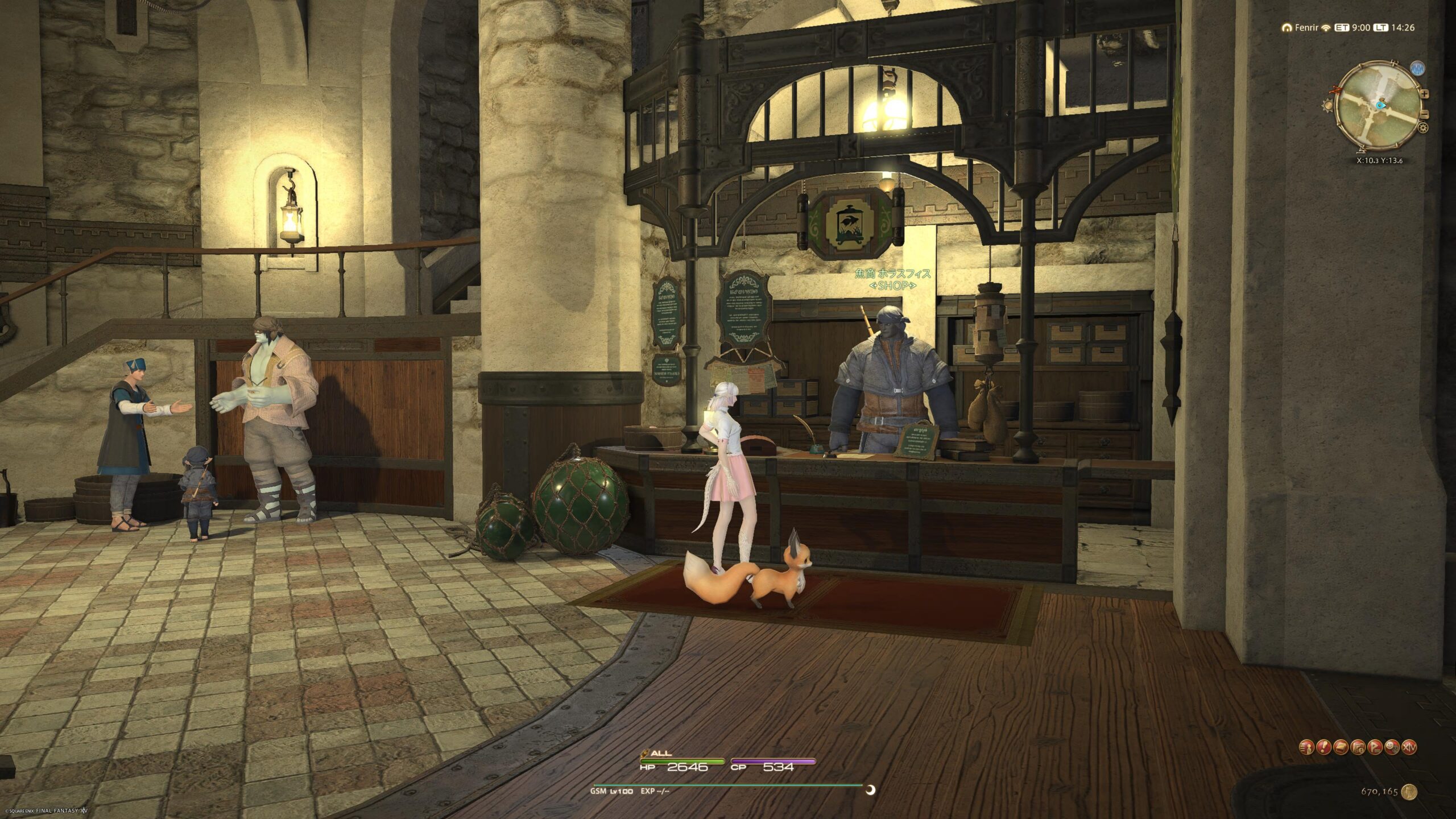Screen dimensions: 1456x819
Task: Open the Travel menu map icon
Action: 1358,747
